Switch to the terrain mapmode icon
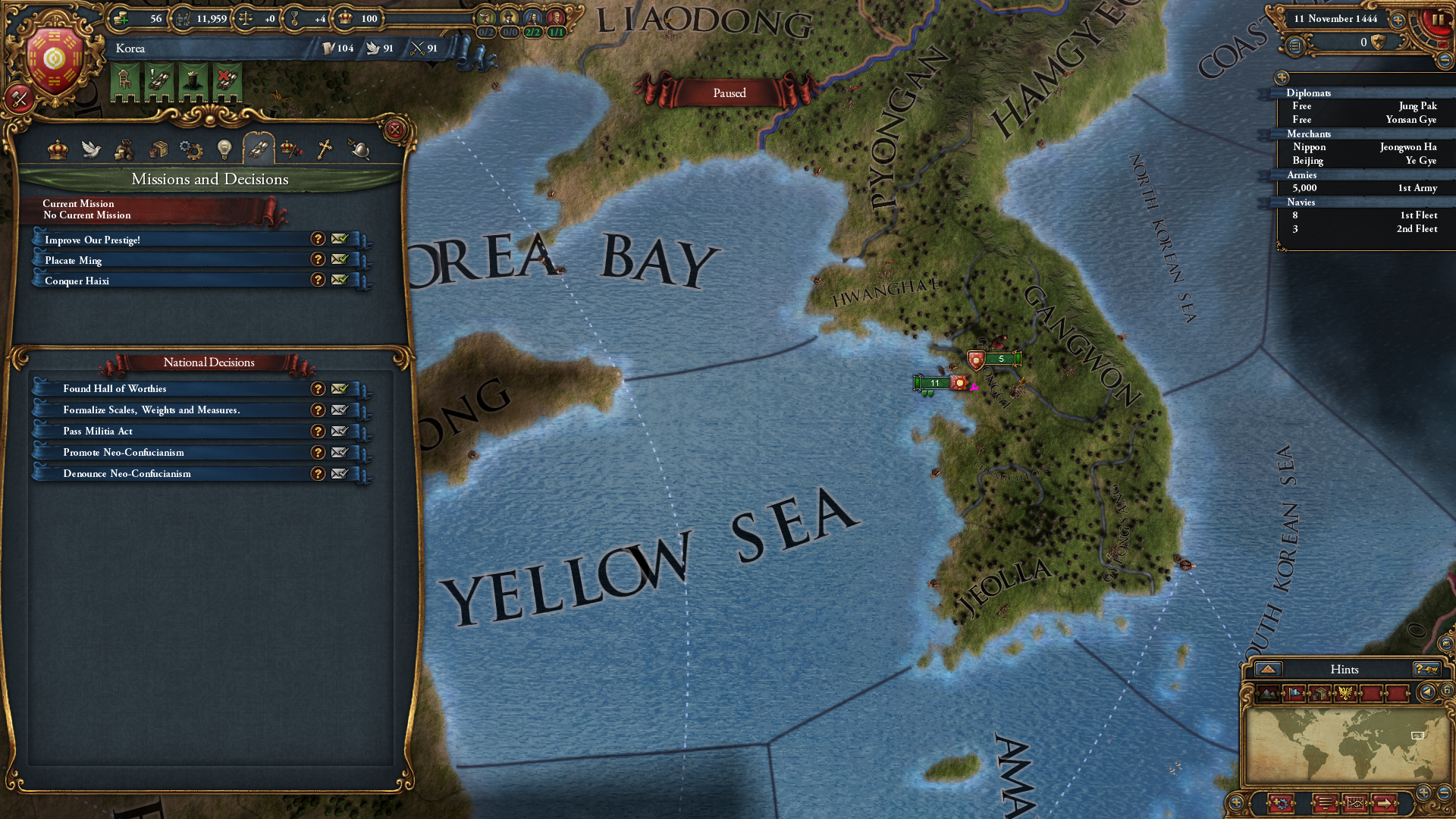This screenshot has height=819, width=1456. point(1268,693)
